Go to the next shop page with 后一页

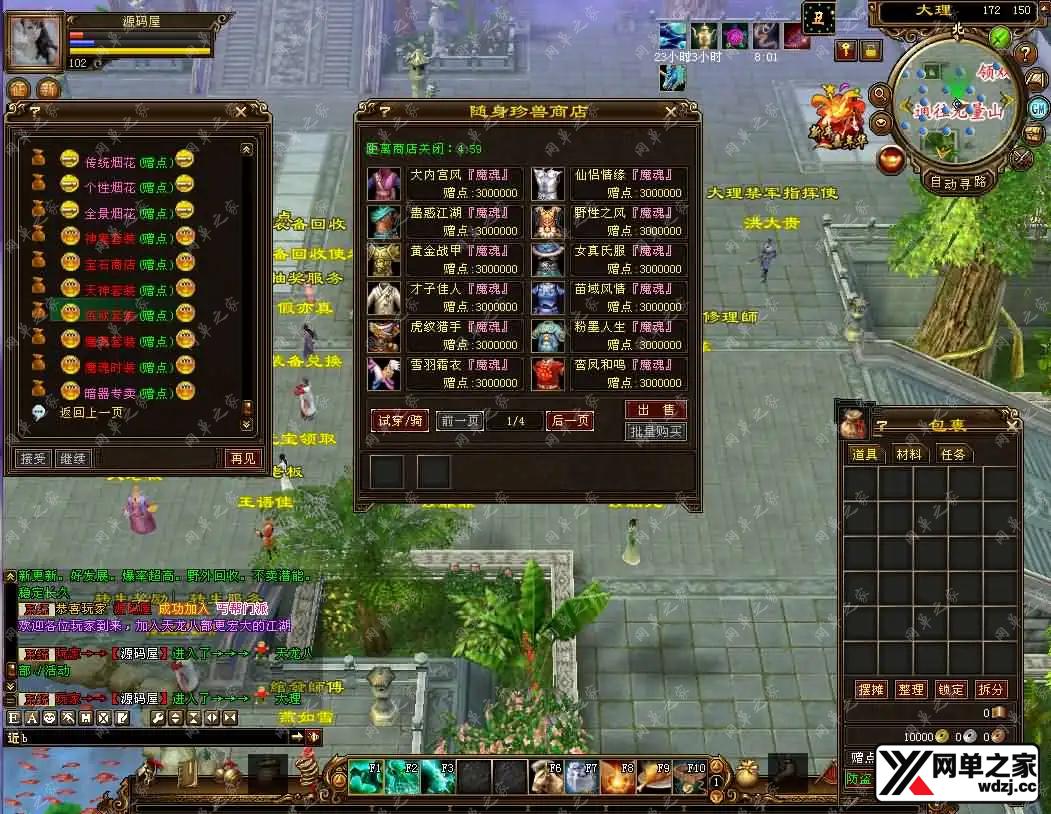(x=570, y=421)
